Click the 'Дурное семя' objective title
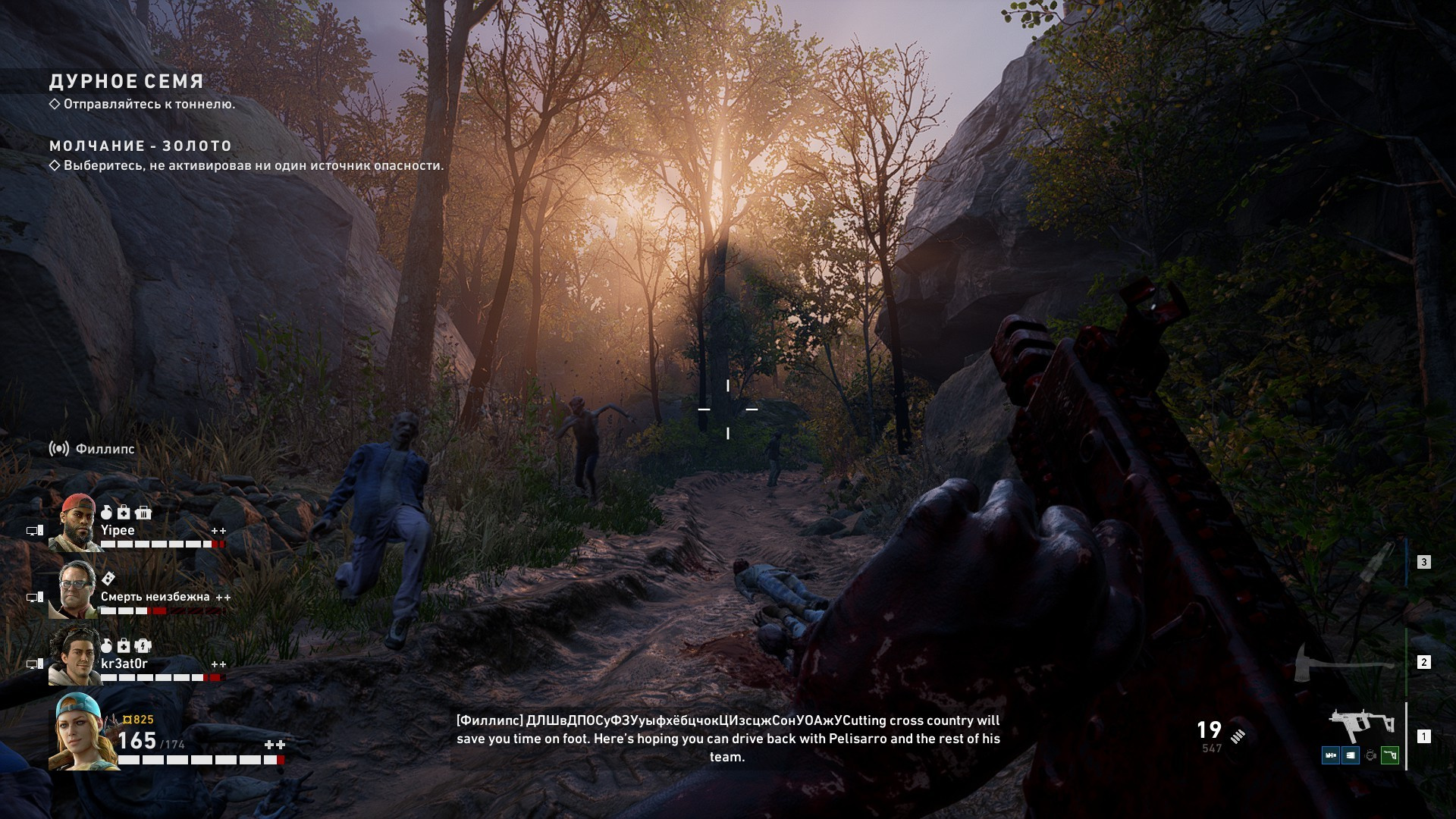 click(x=127, y=81)
